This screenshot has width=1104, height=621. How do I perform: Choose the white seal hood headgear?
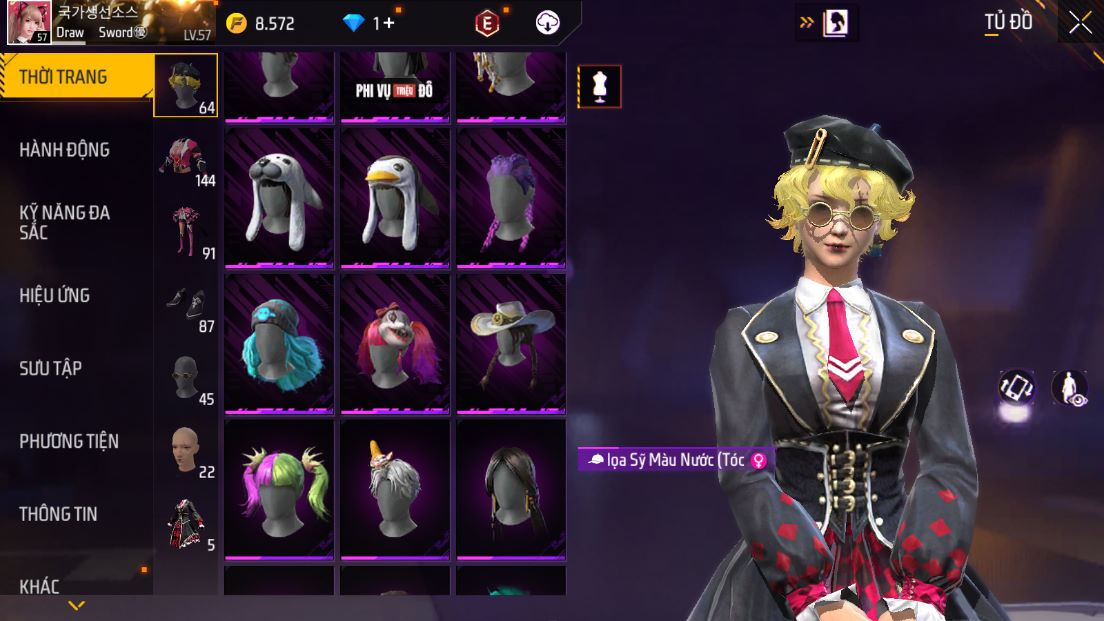point(280,198)
